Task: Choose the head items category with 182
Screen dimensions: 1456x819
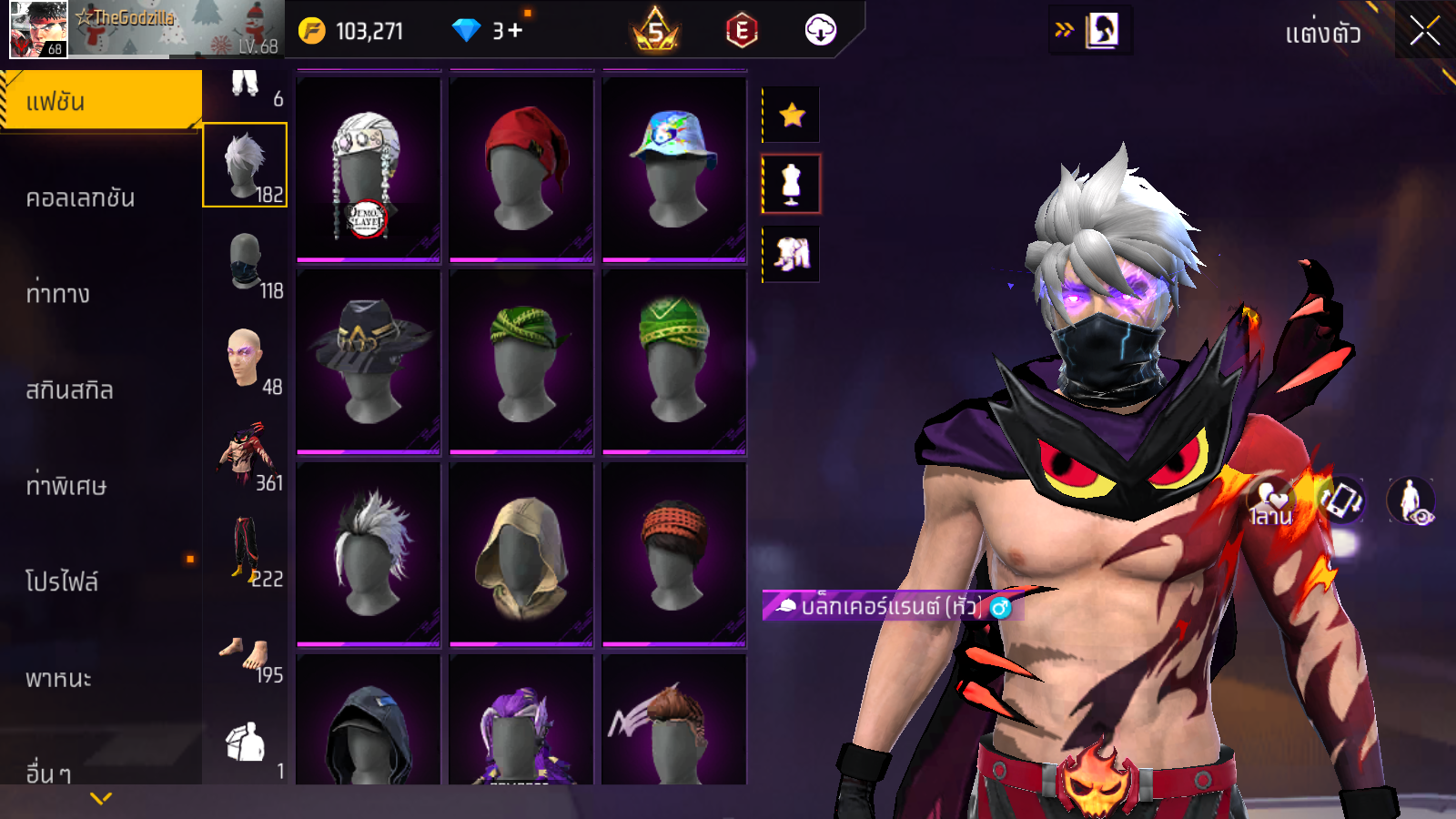Action: (245, 166)
